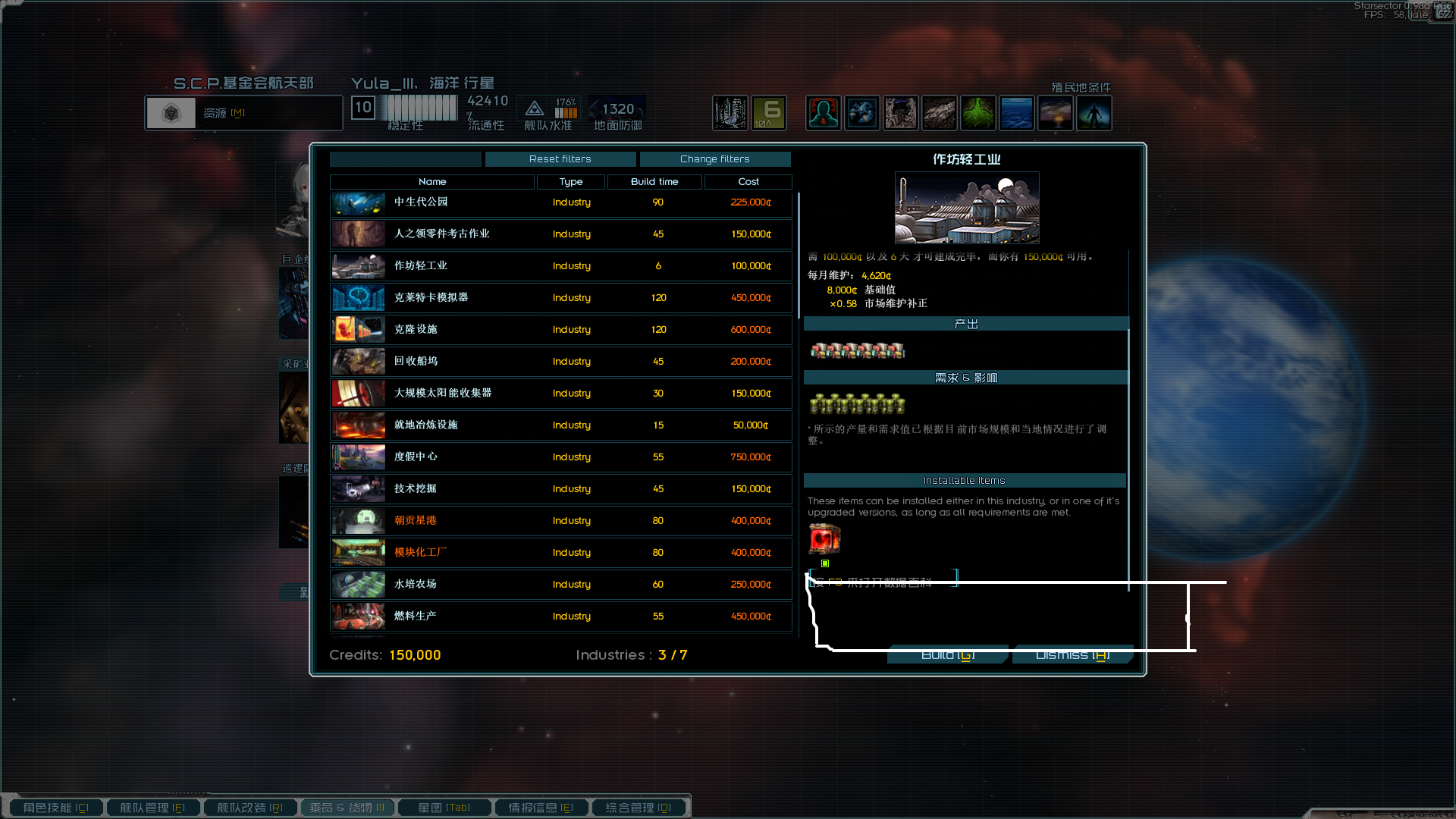1456x819 pixels.
Task: Open the ocean surface colony condition icon
Action: (1017, 112)
